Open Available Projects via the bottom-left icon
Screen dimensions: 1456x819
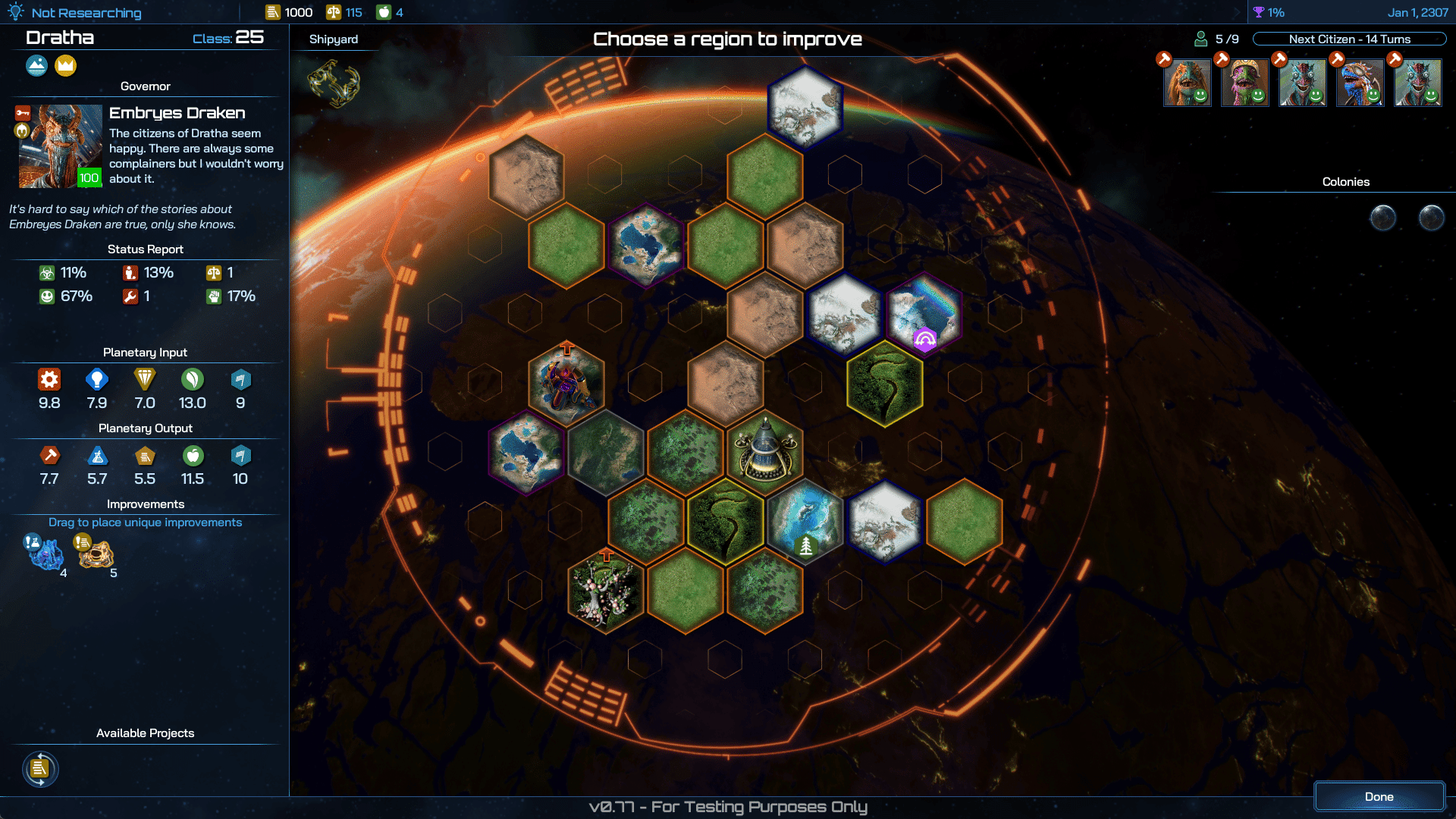click(41, 769)
